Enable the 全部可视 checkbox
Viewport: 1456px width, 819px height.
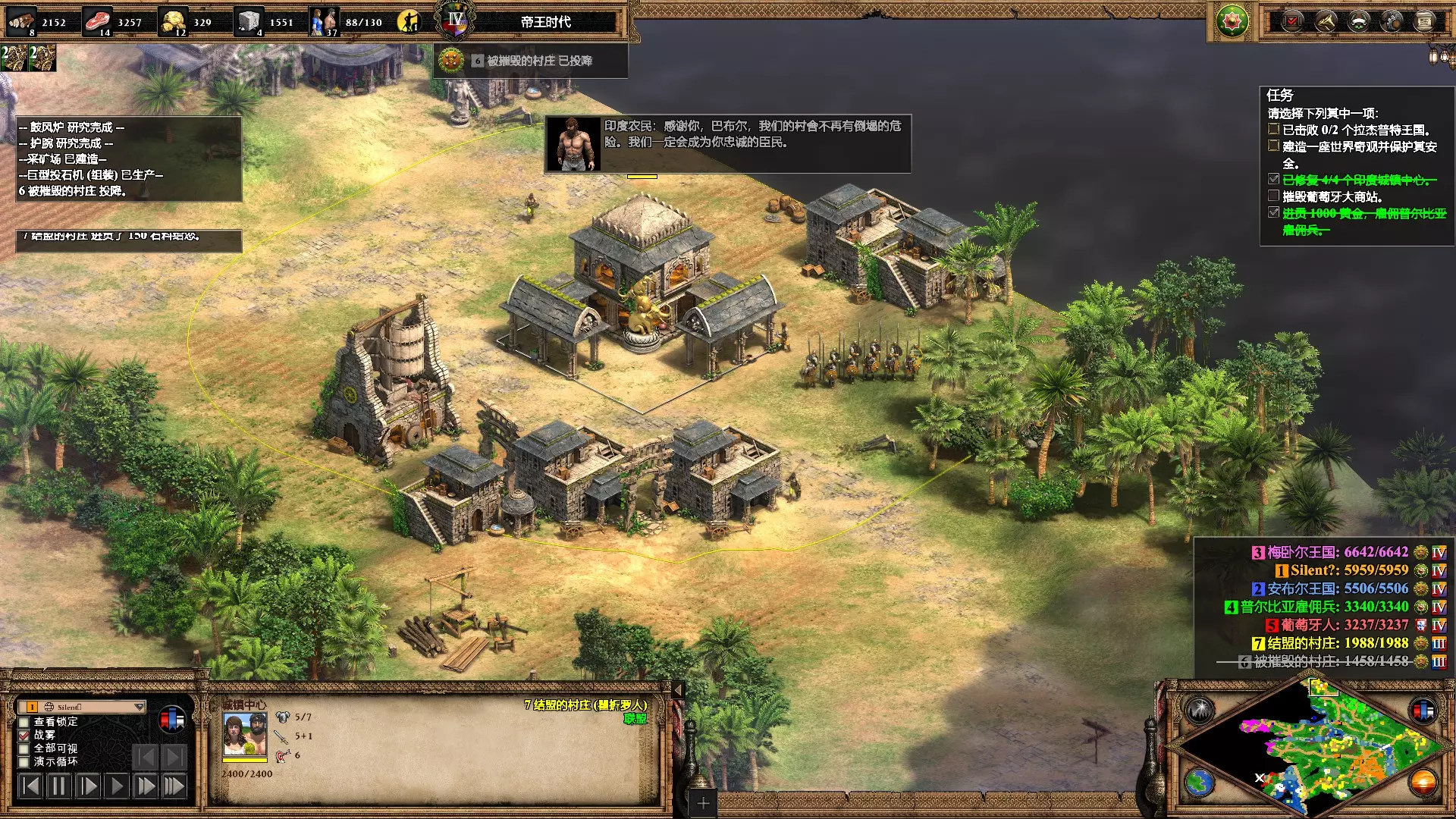(x=24, y=748)
